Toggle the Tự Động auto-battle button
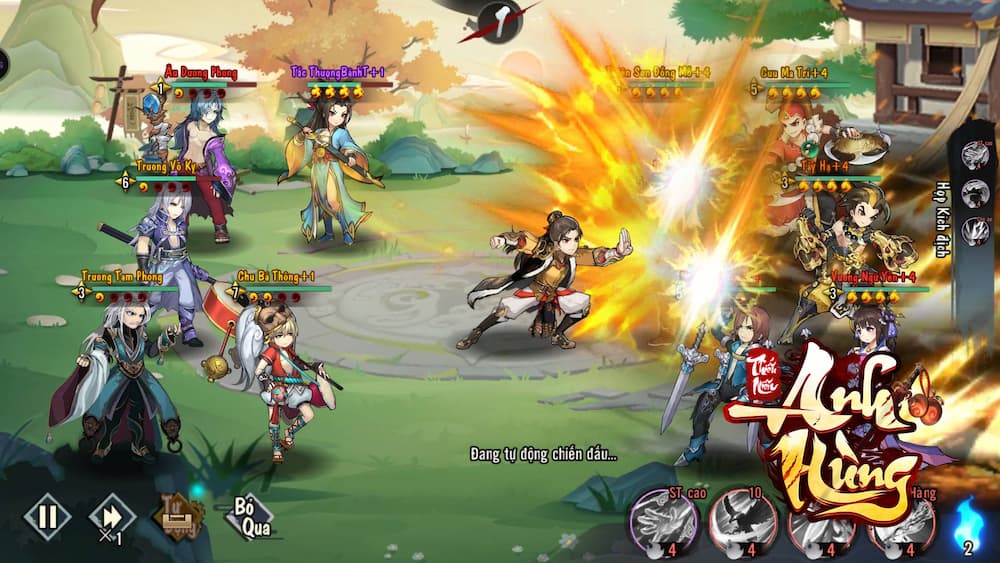Image resolution: width=1000 pixels, height=563 pixels. point(177,517)
